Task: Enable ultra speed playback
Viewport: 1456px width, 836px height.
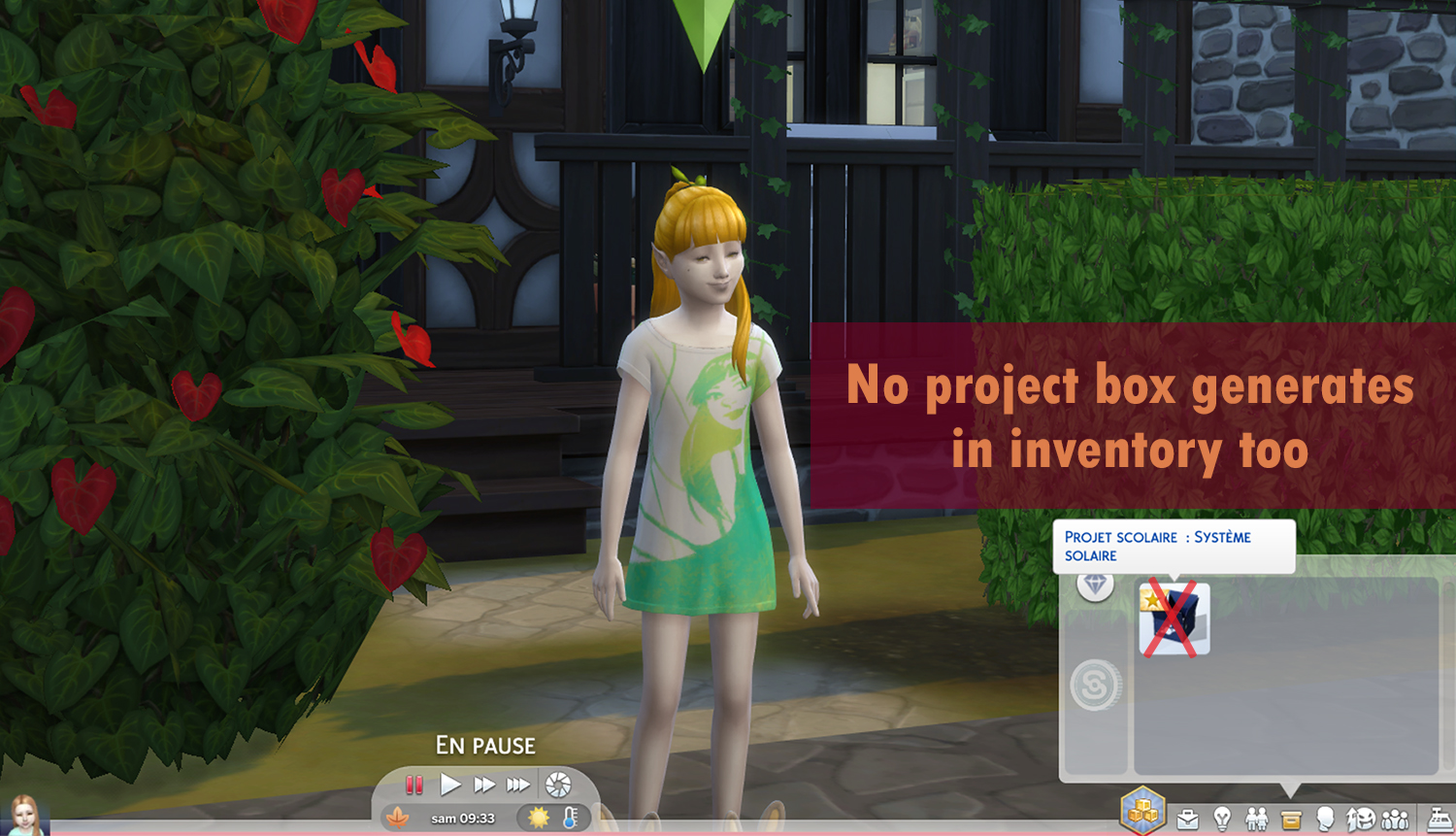Action: (518, 785)
